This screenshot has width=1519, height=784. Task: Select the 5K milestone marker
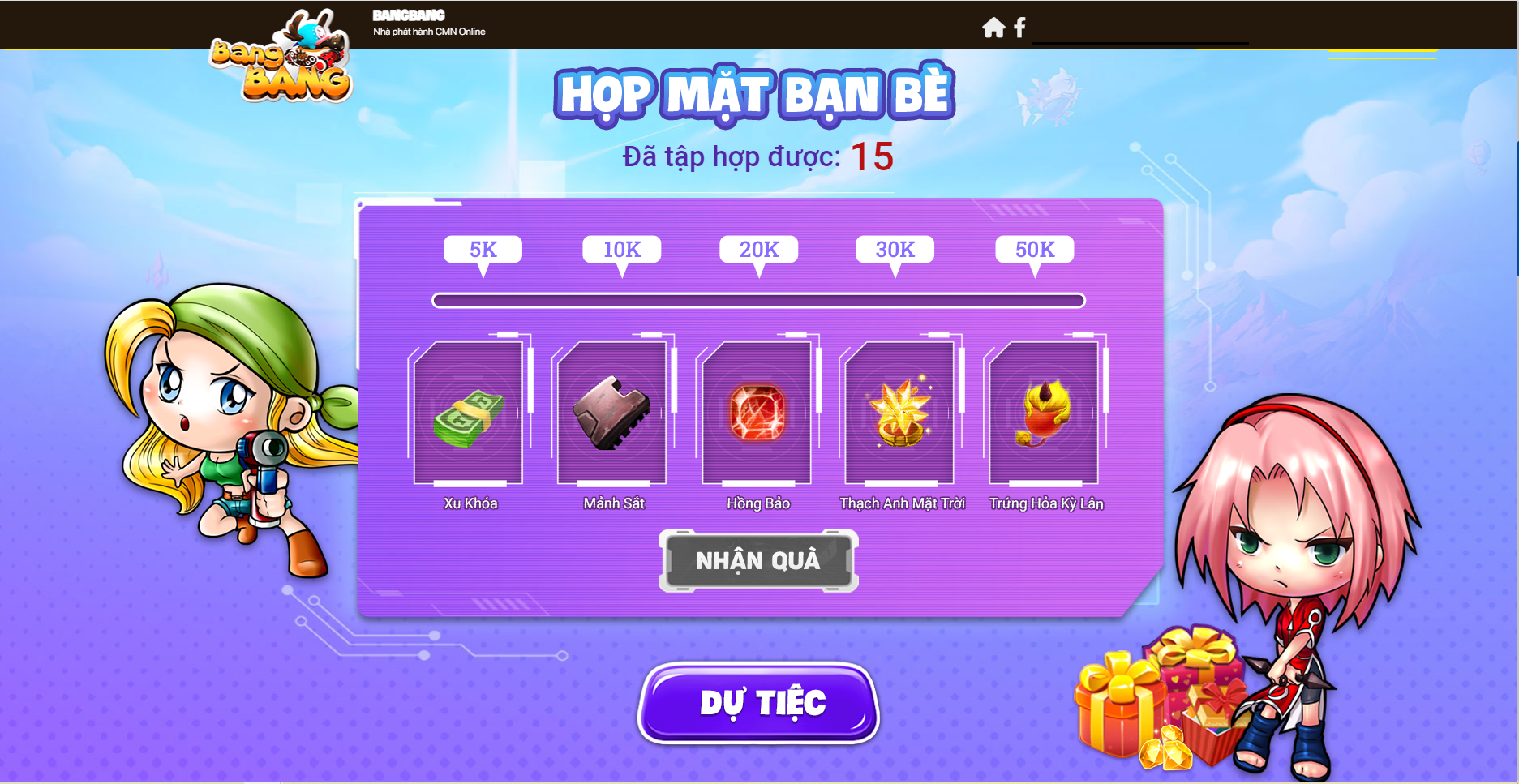[x=482, y=250]
